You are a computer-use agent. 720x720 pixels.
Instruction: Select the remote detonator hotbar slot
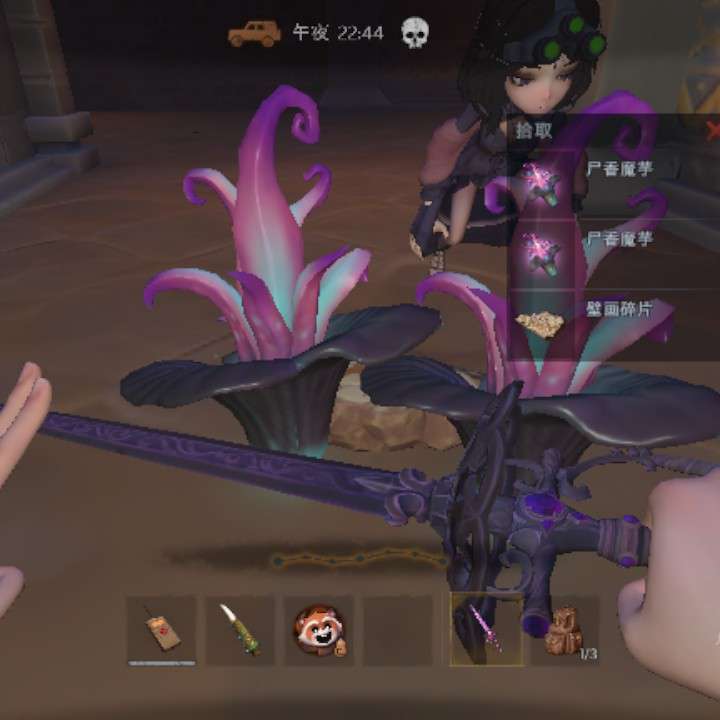(161, 630)
